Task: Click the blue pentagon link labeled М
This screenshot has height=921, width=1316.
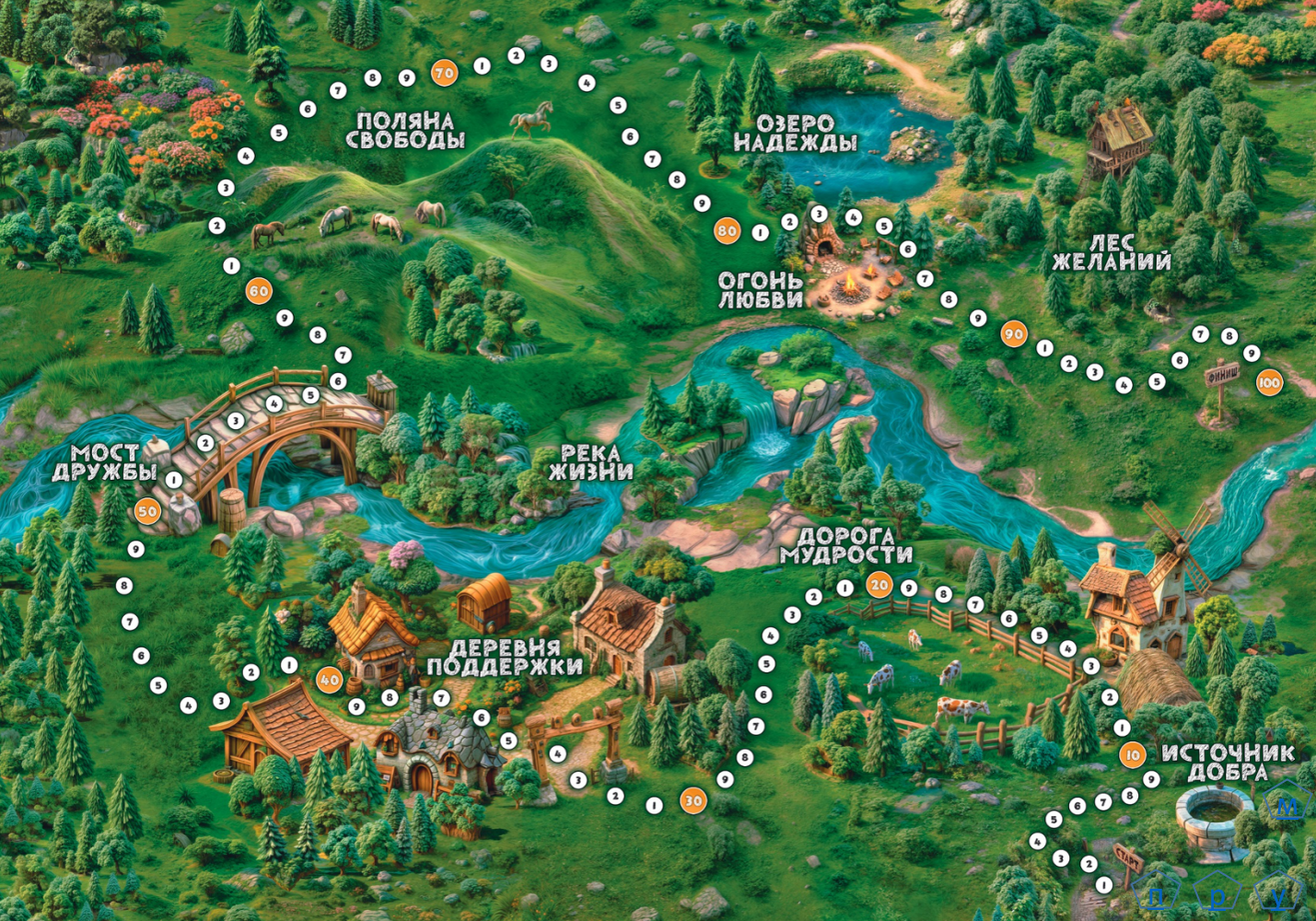Action: 1287,806
